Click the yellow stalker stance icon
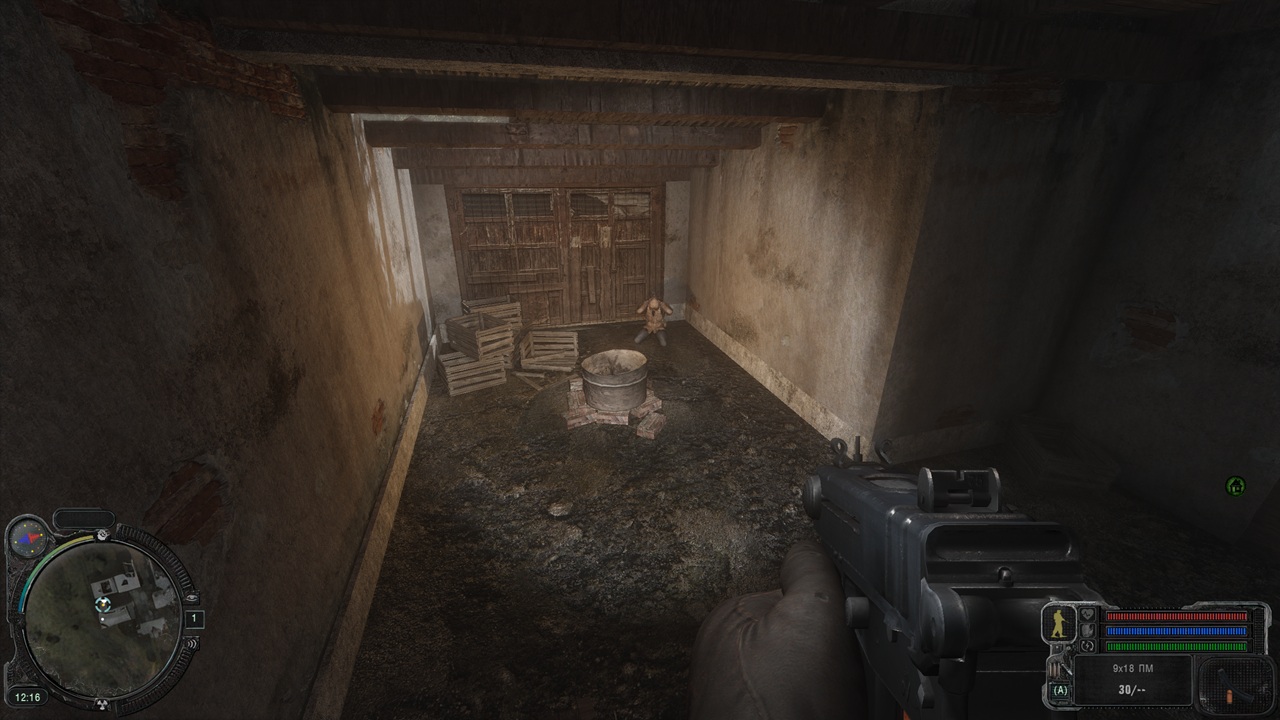The image size is (1280, 720). coord(1059,624)
